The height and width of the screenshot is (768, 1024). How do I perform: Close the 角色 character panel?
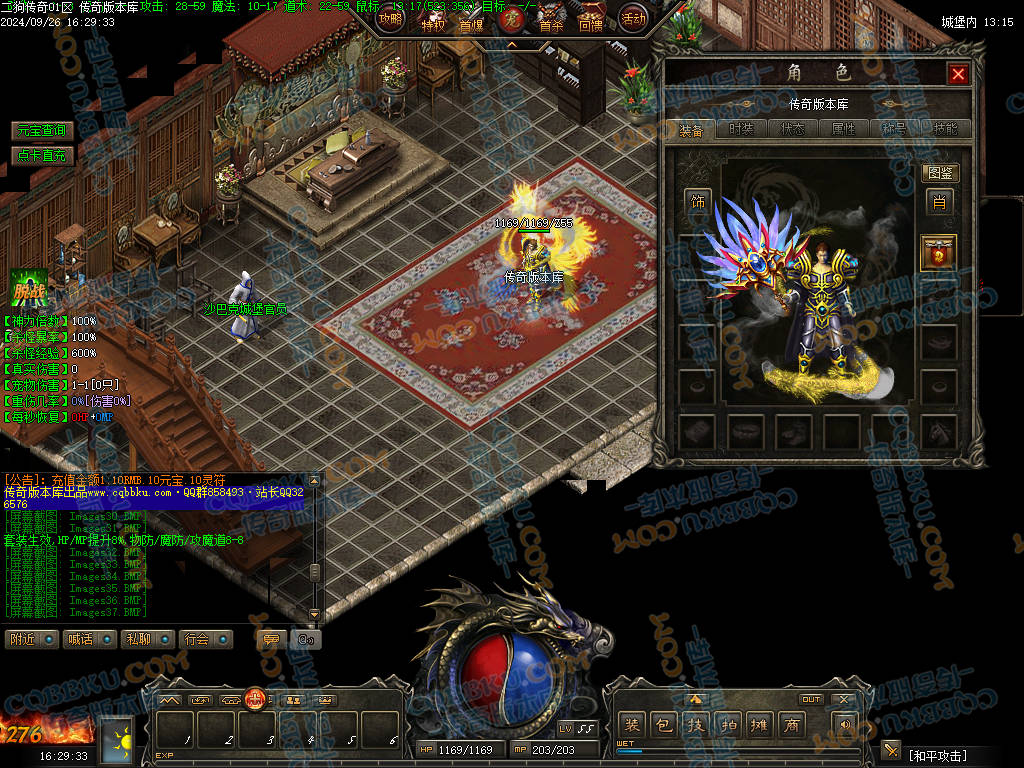coord(958,74)
